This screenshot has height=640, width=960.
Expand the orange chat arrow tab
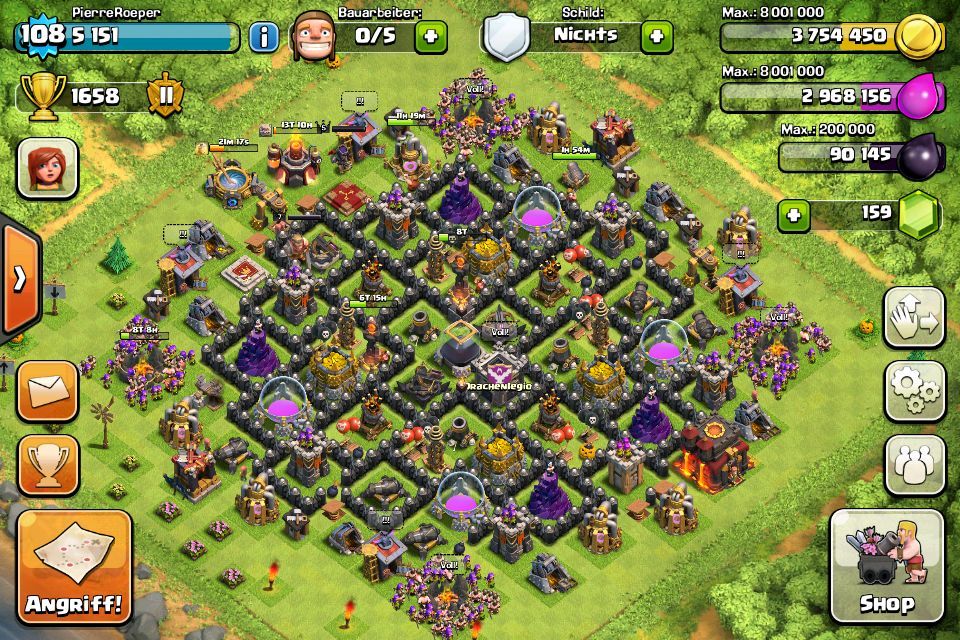click(19, 280)
